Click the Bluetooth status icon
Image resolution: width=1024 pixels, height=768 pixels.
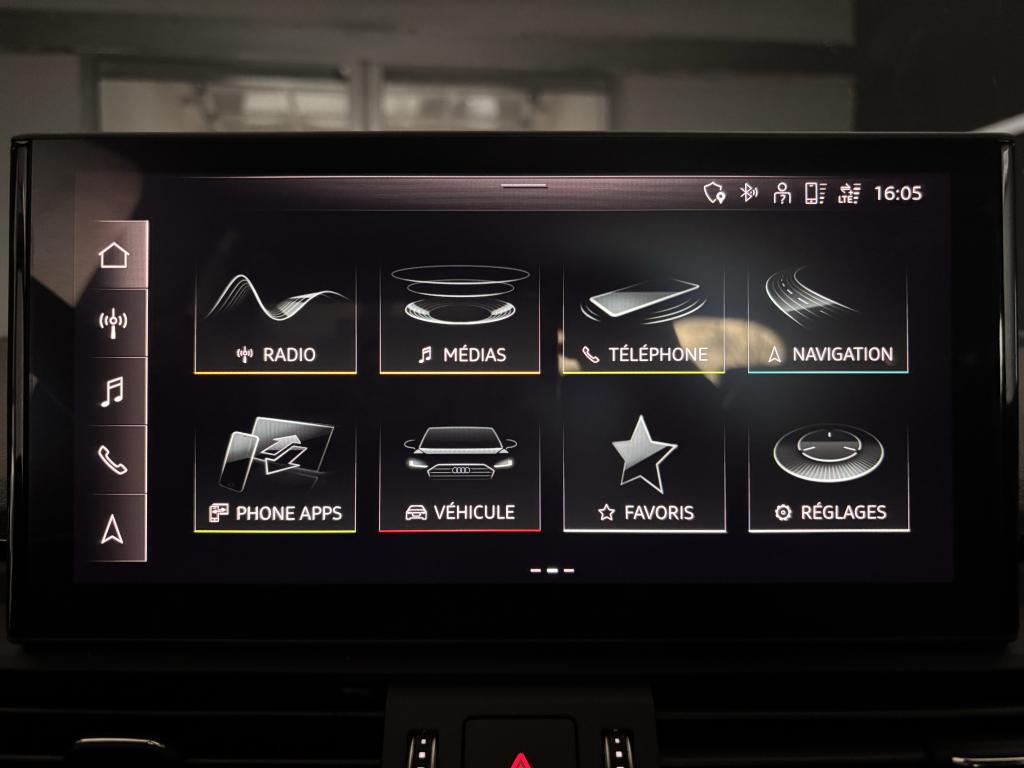748,193
